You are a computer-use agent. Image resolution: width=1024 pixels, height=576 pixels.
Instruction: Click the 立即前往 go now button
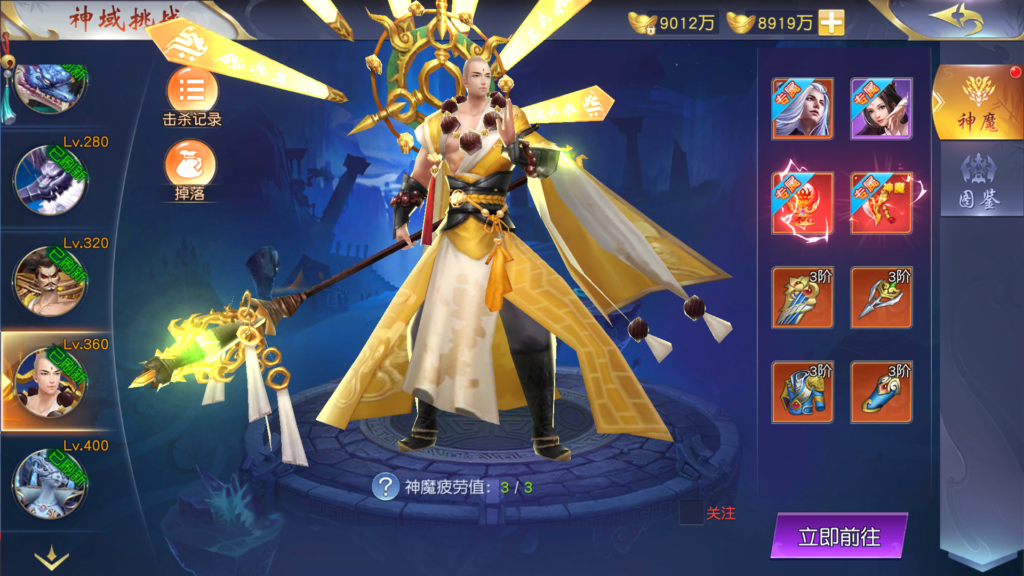click(839, 536)
